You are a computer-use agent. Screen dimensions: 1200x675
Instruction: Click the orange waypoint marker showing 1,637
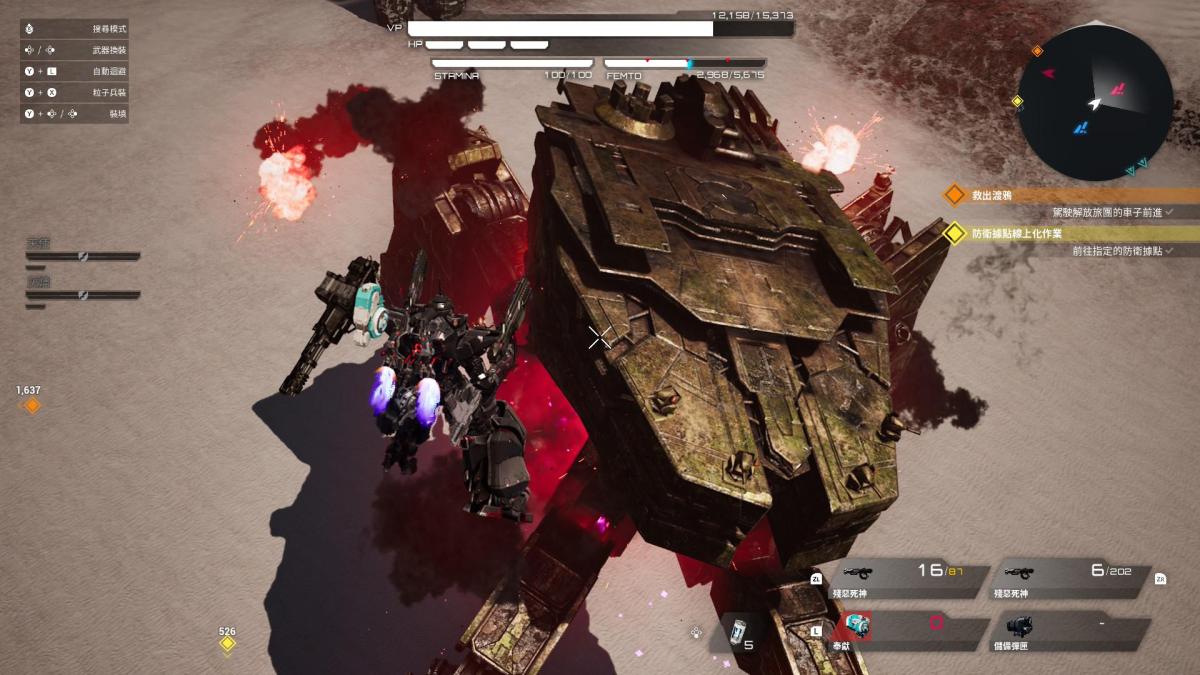click(32, 405)
